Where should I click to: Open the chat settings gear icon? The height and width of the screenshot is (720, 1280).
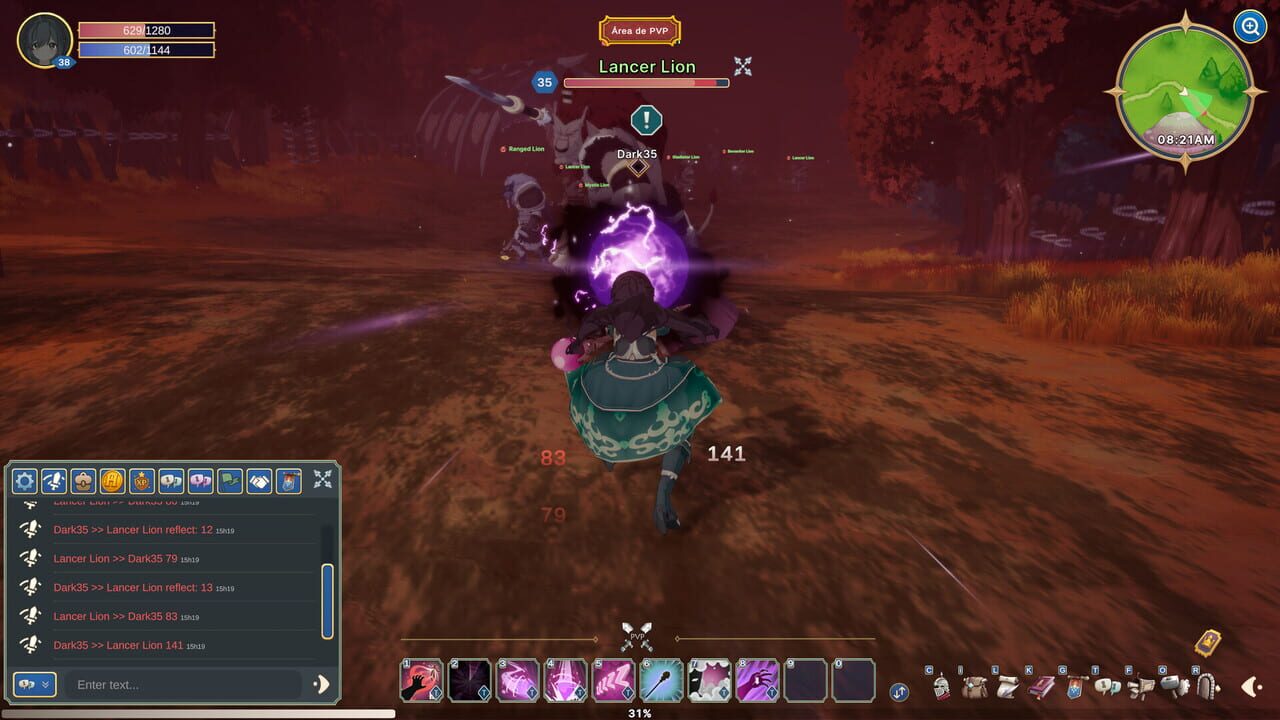click(x=24, y=481)
